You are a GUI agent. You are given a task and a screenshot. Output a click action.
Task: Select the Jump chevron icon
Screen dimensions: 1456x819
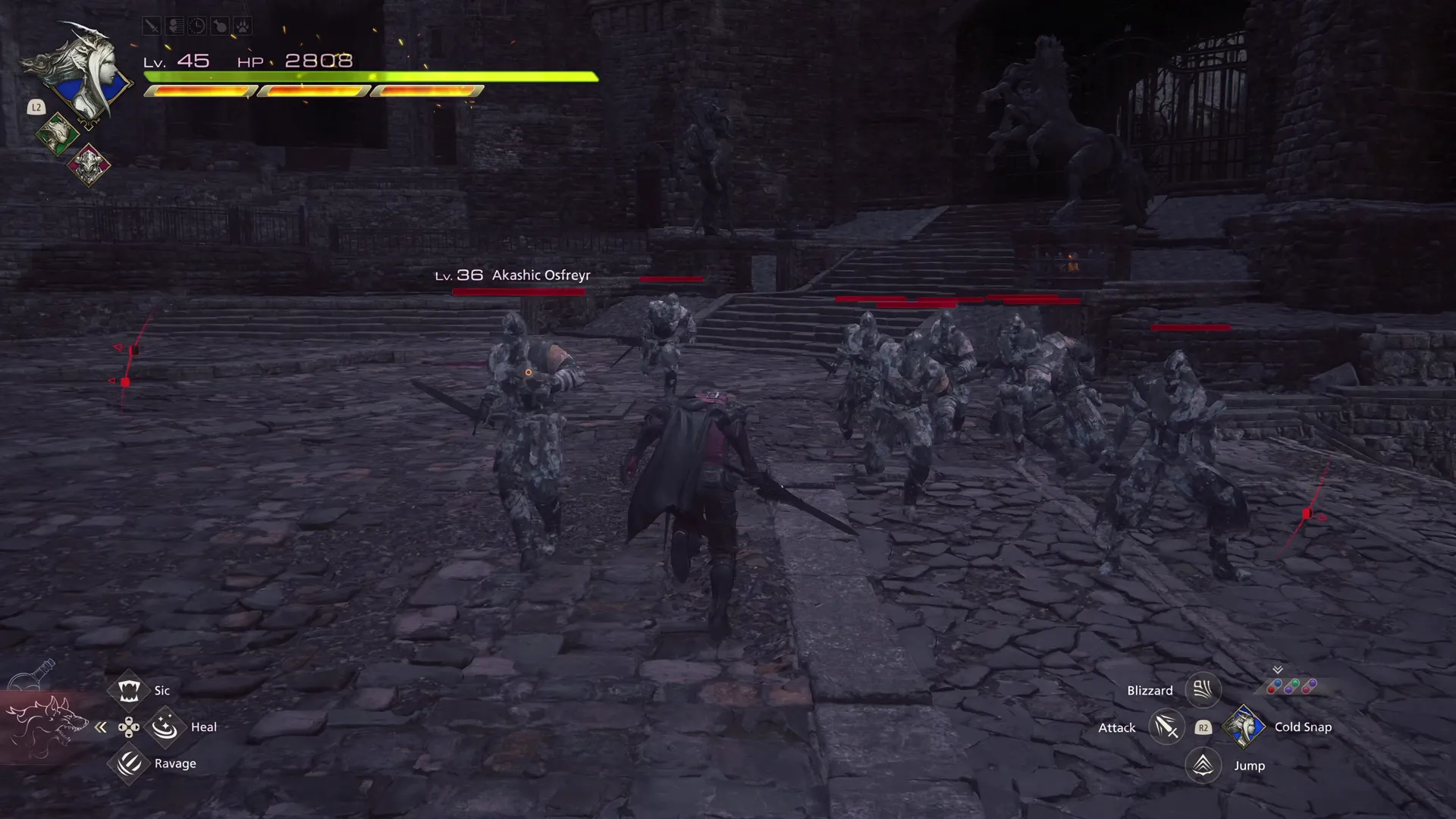tap(1203, 765)
